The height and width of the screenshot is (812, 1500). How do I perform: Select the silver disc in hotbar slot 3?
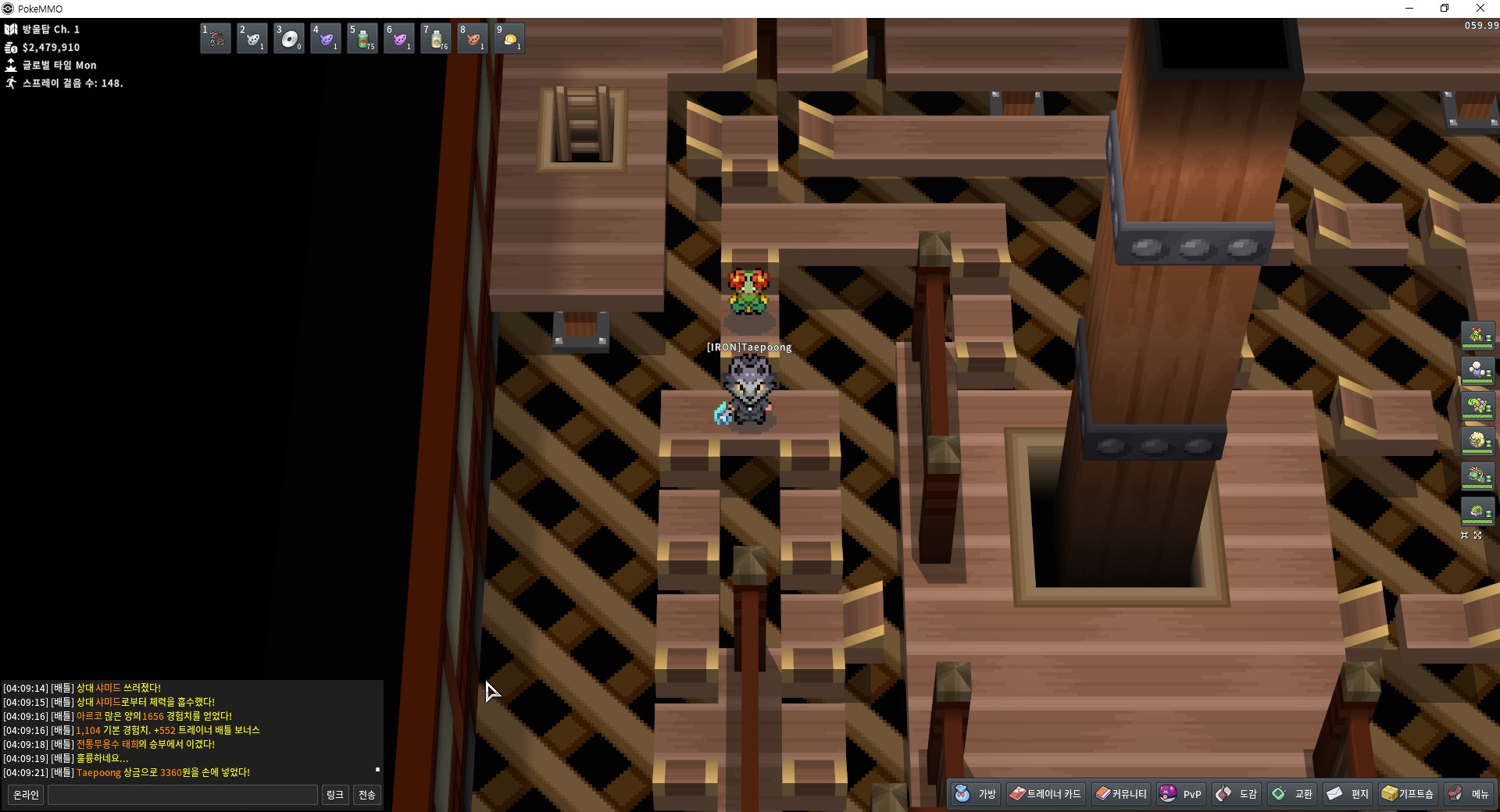point(289,38)
